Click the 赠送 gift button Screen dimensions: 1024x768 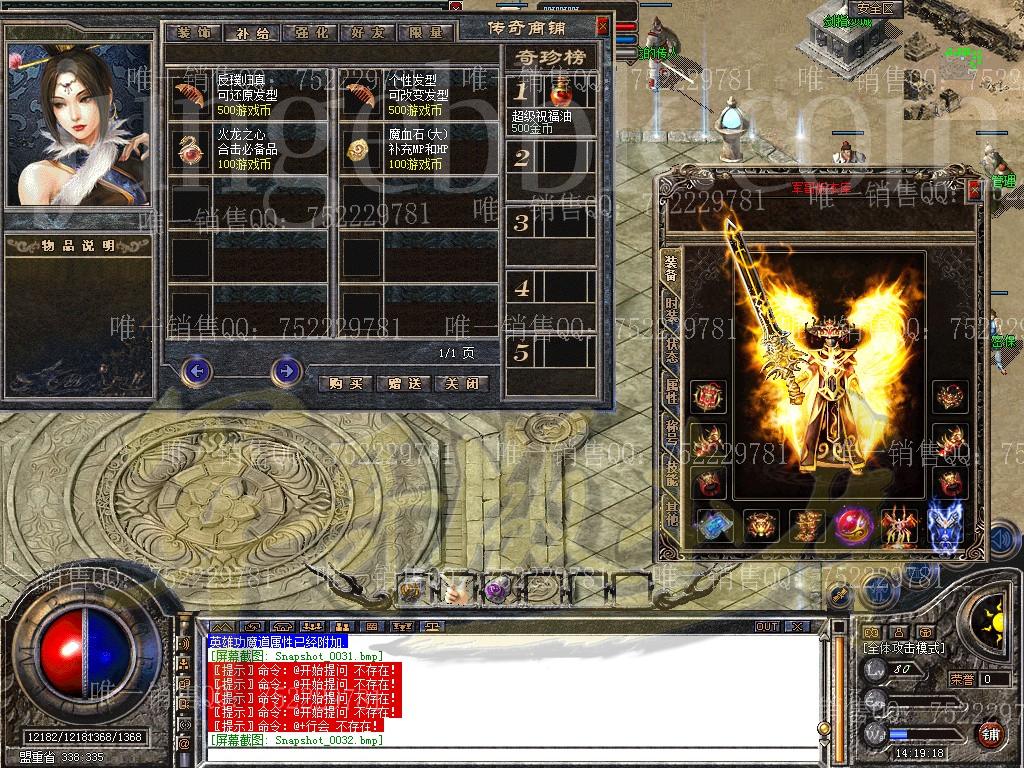(404, 383)
